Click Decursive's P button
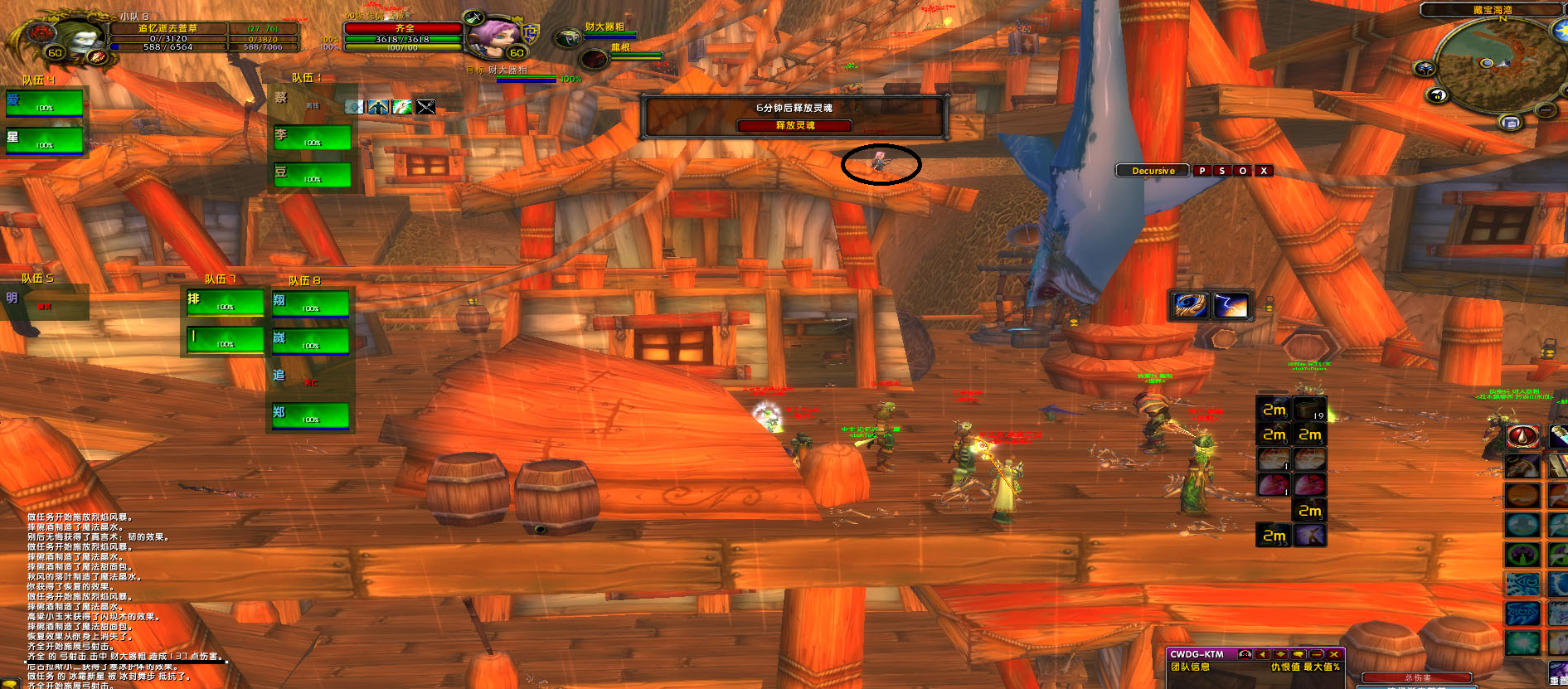The height and width of the screenshot is (689, 1568). coord(1201,171)
